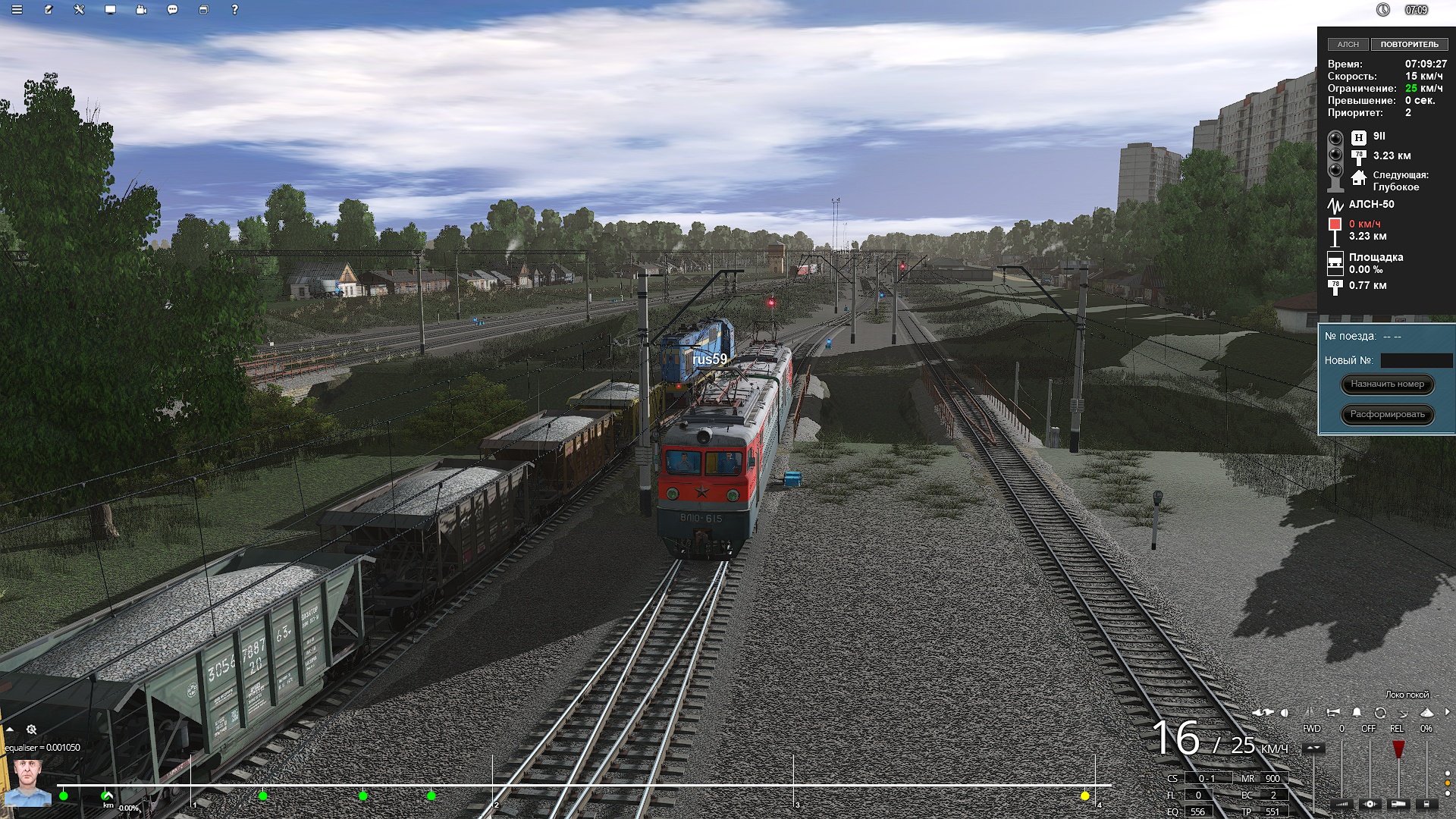Open the wrench and screwdriver tools

pos(80,10)
